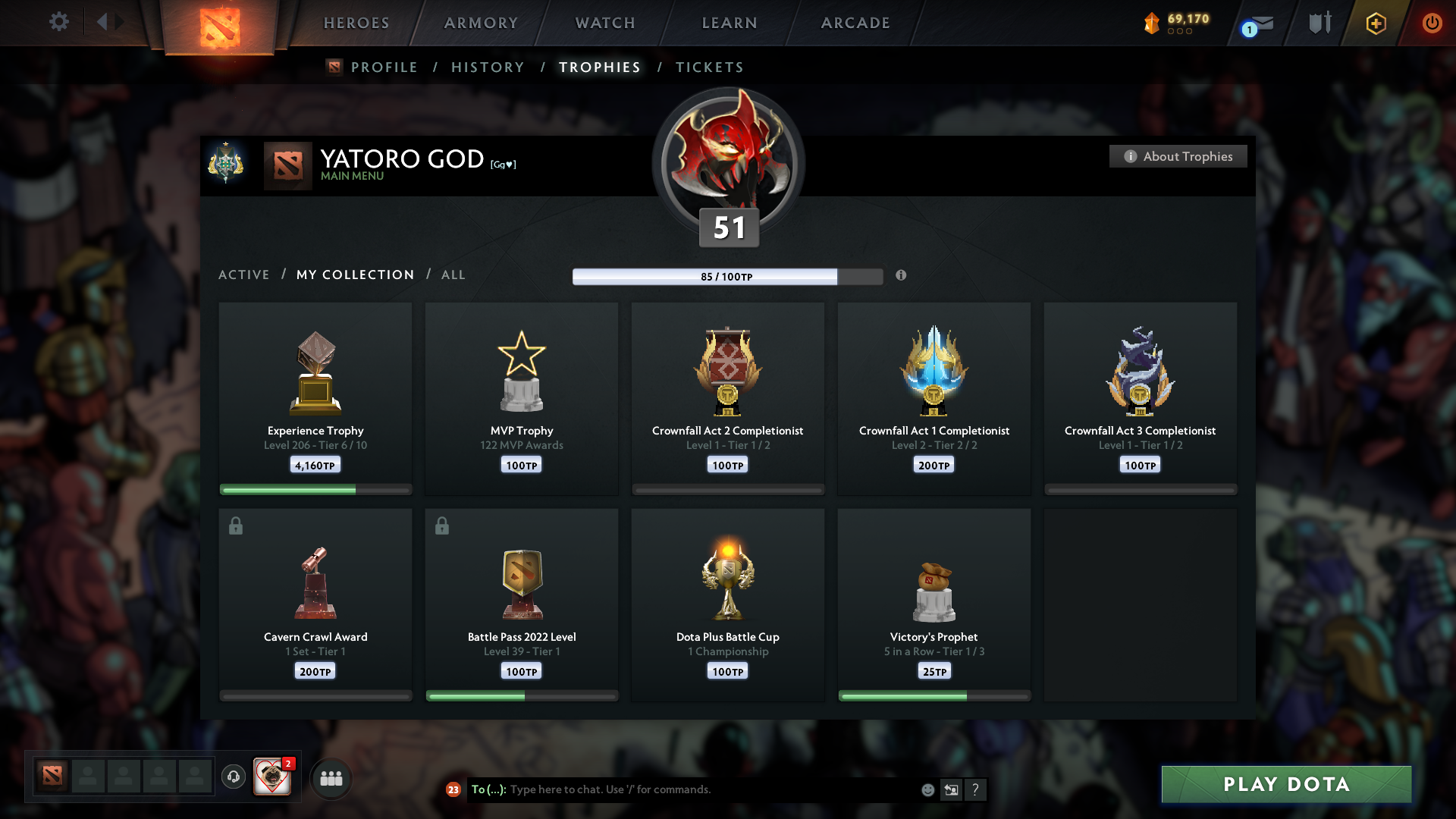The width and height of the screenshot is (1456, 819).
Task: Open the inbox with one unread message
Action: [1262, 24]
